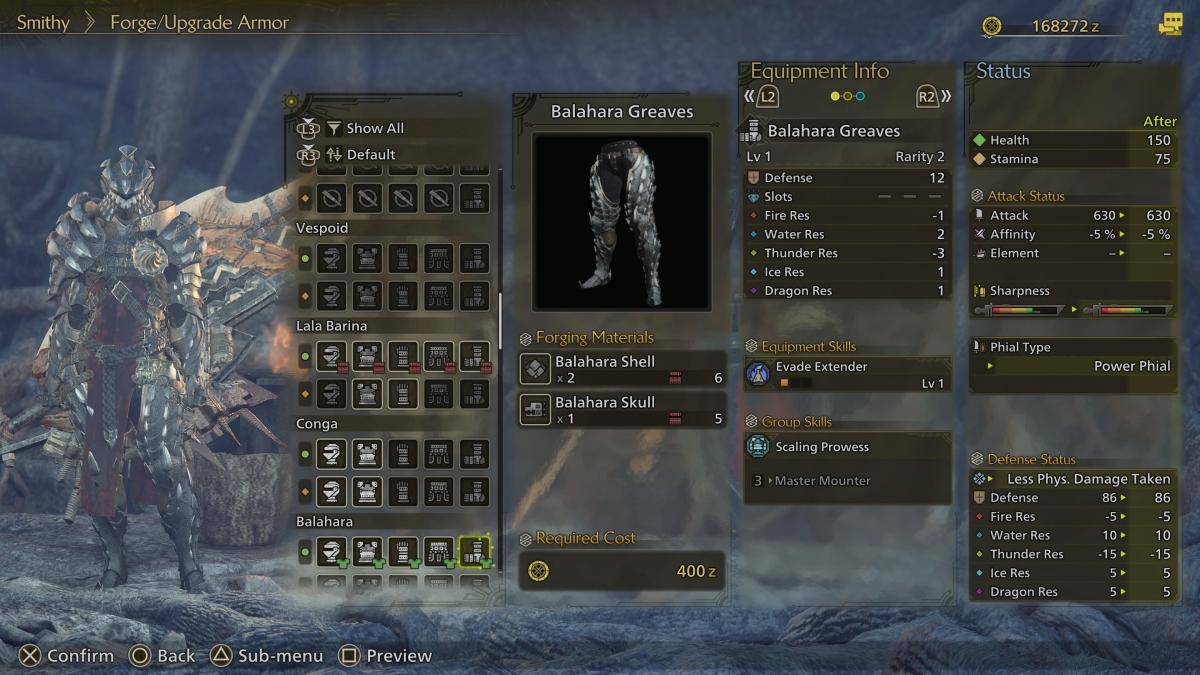The width and height of the screenshot is (1200, 675).
Task: Select Conga helm in the green-dot row
Action: click(332, 454)
